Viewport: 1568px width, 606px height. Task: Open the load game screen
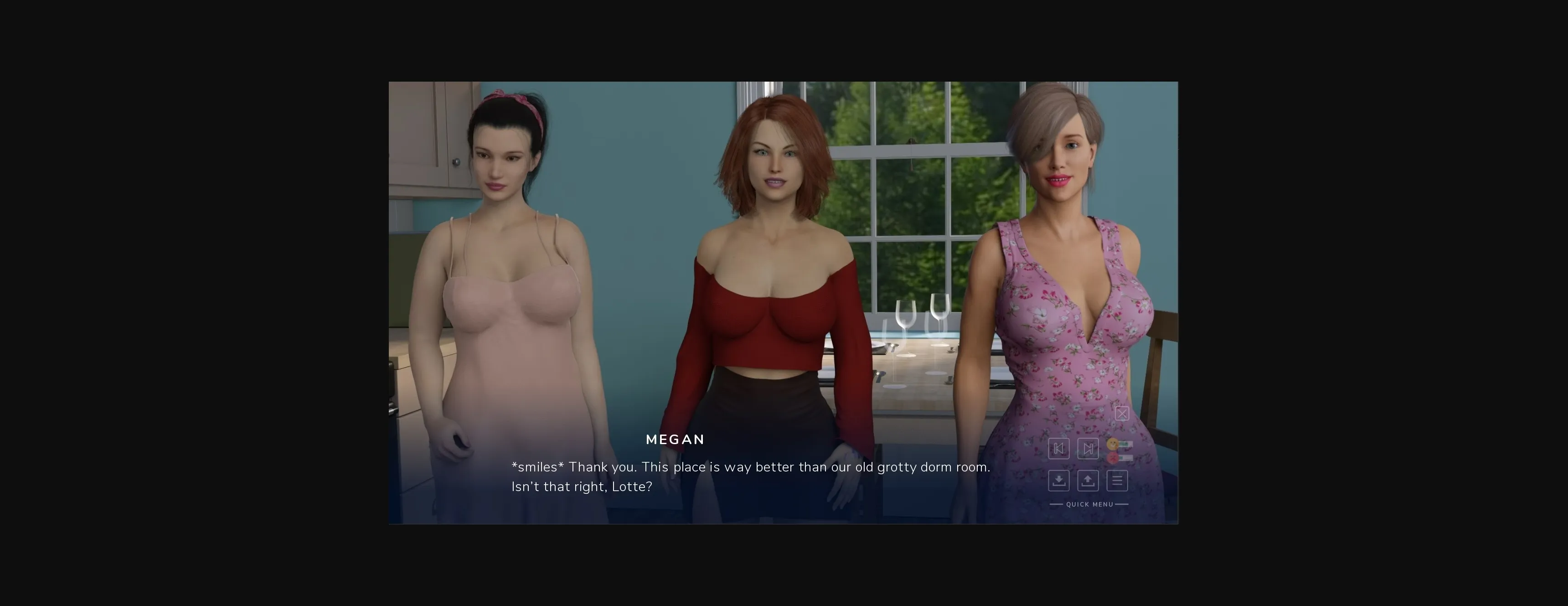tap(1088, 481)
